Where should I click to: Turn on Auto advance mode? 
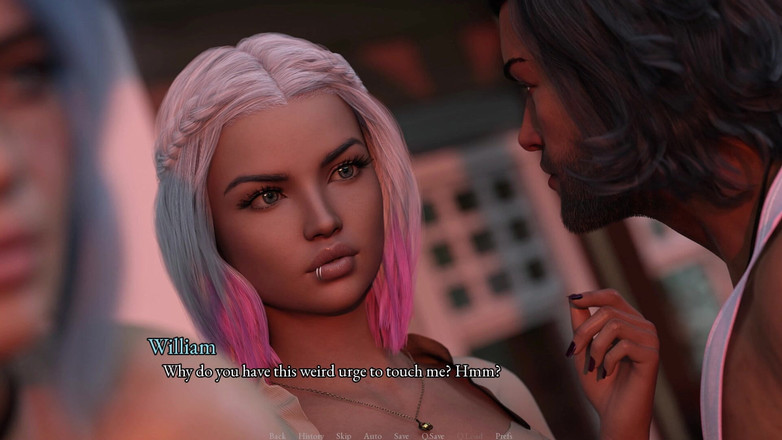pos(372,436)
